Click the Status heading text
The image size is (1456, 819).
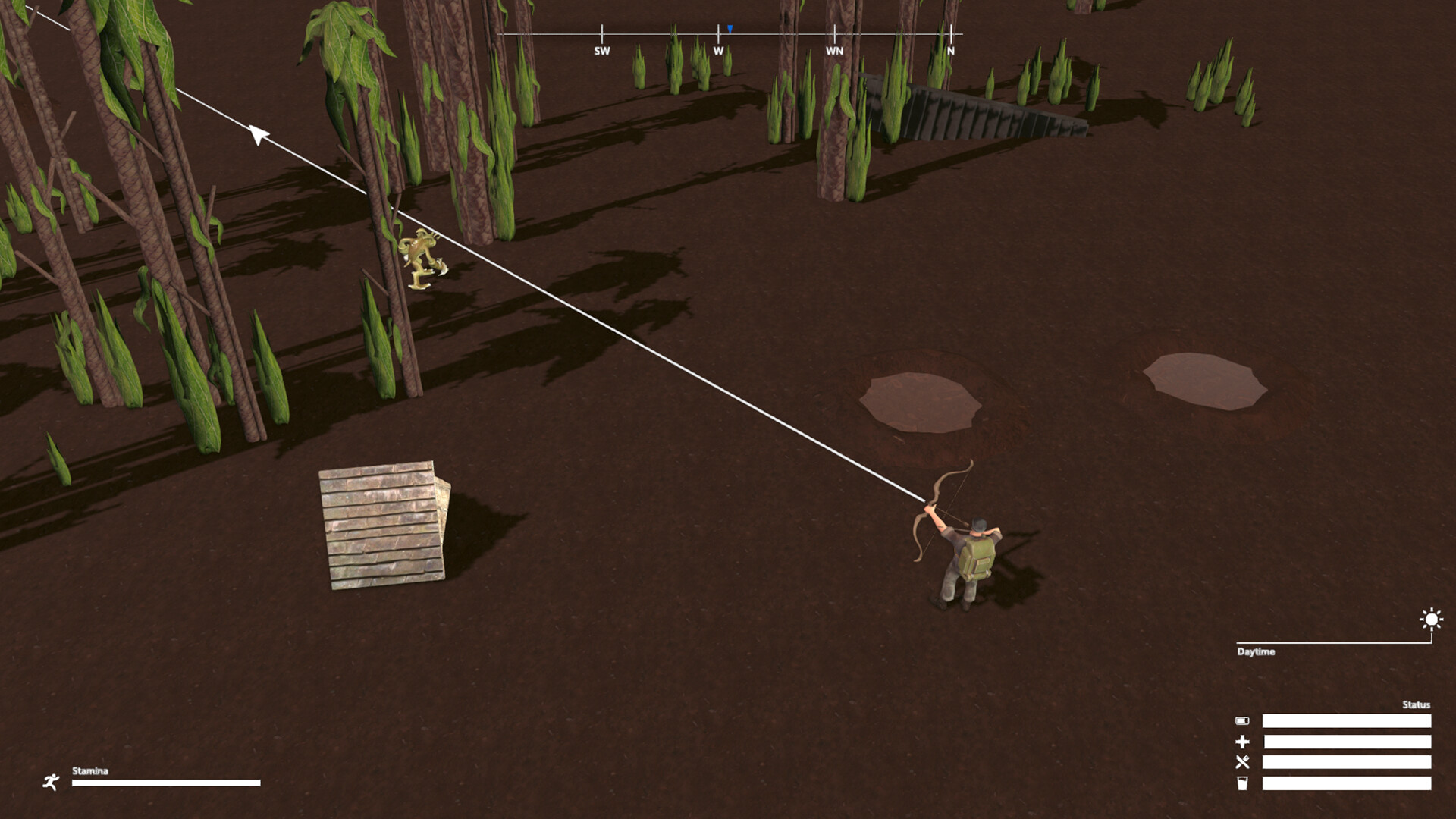click(x=1415, y=704)
